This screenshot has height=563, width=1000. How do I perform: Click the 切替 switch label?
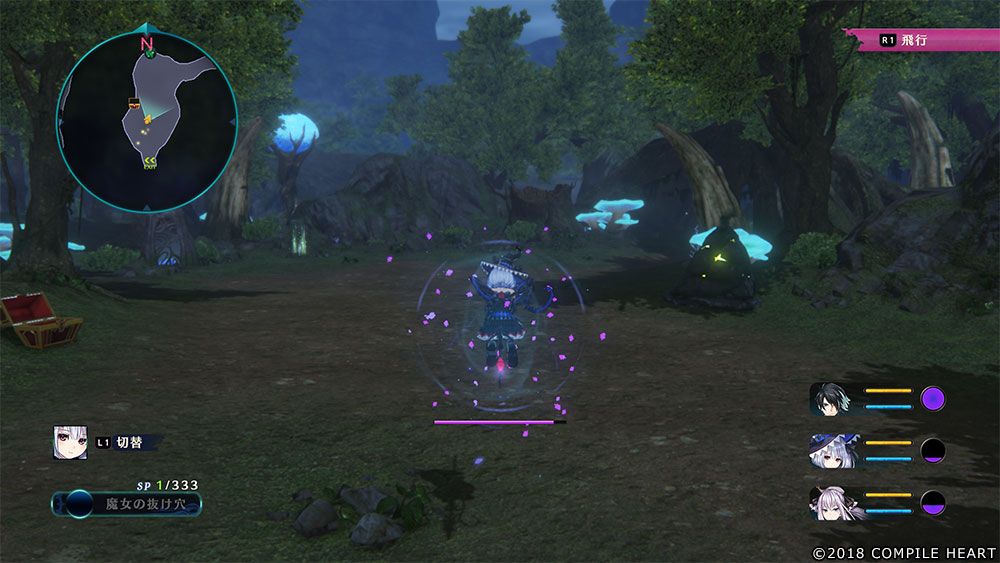click(129, 442)
